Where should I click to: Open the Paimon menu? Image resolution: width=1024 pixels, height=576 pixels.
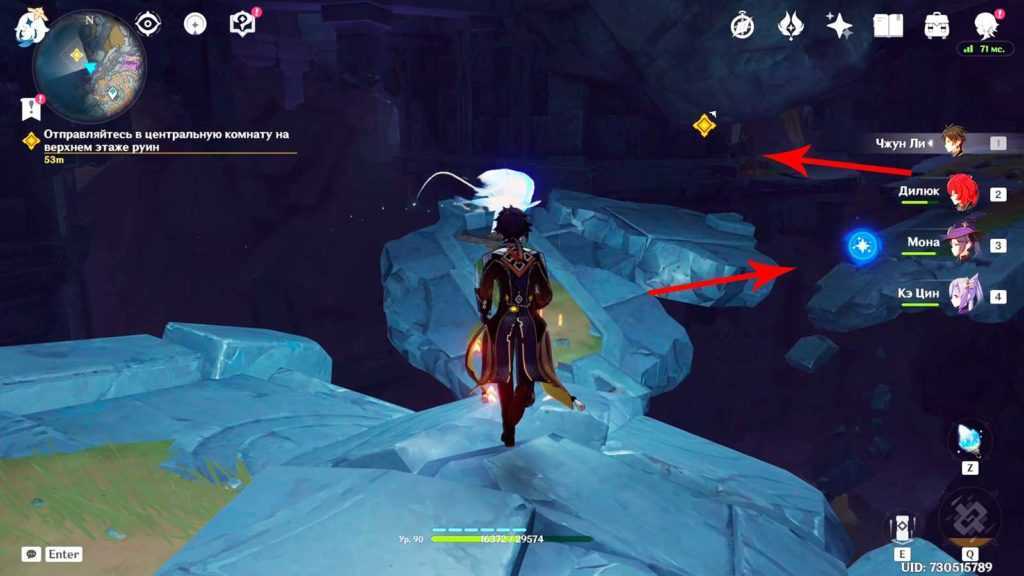pyautogui.click(x=30, y=26)
